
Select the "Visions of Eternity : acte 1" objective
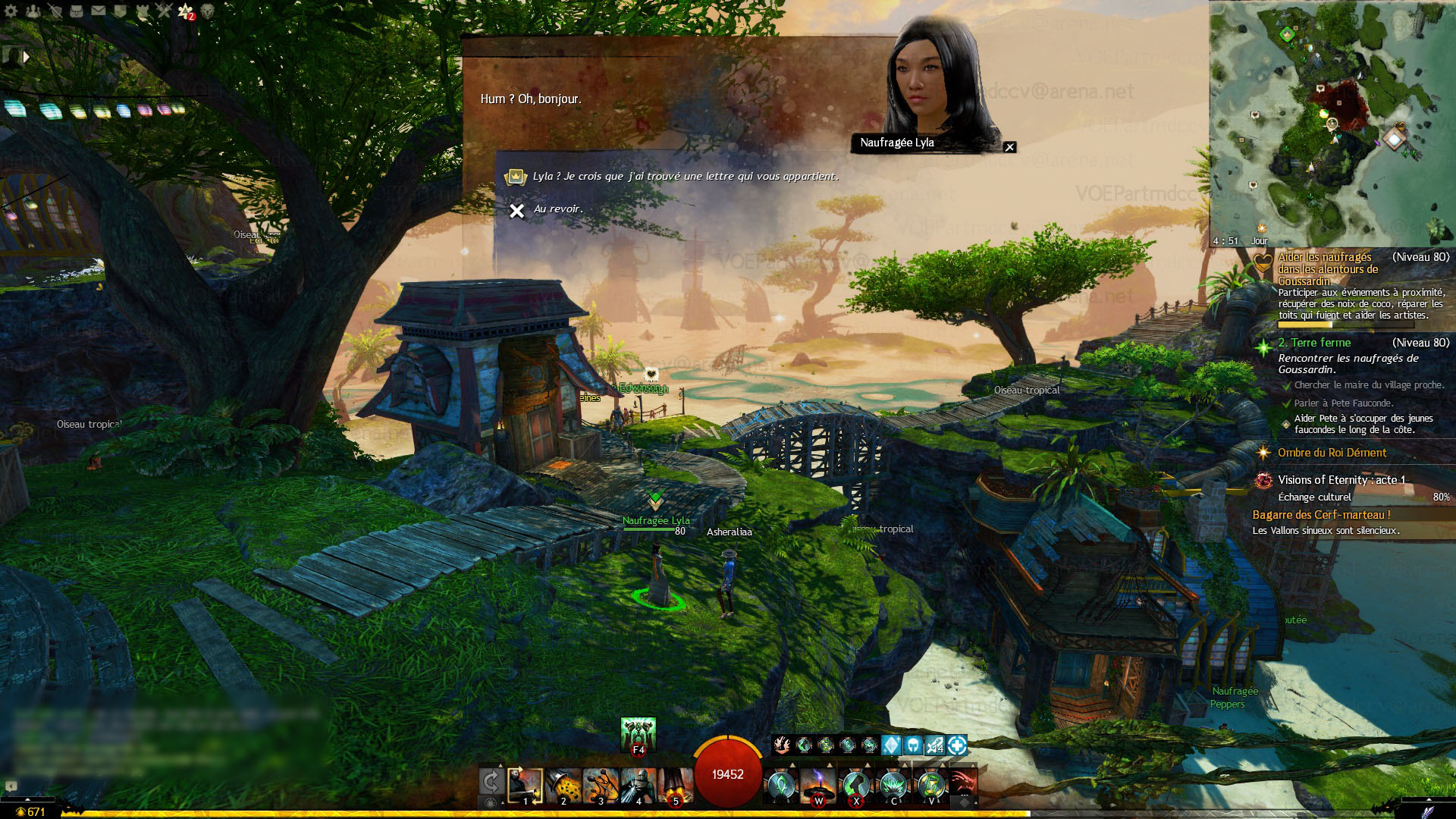point(1341,480)
